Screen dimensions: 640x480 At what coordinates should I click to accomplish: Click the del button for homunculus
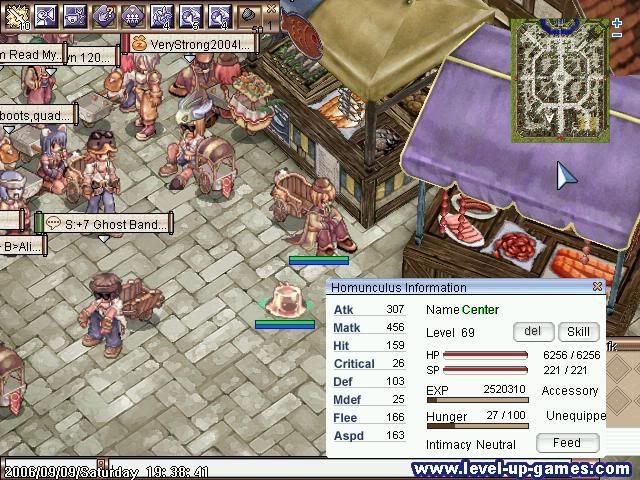(x=532, y=332)
